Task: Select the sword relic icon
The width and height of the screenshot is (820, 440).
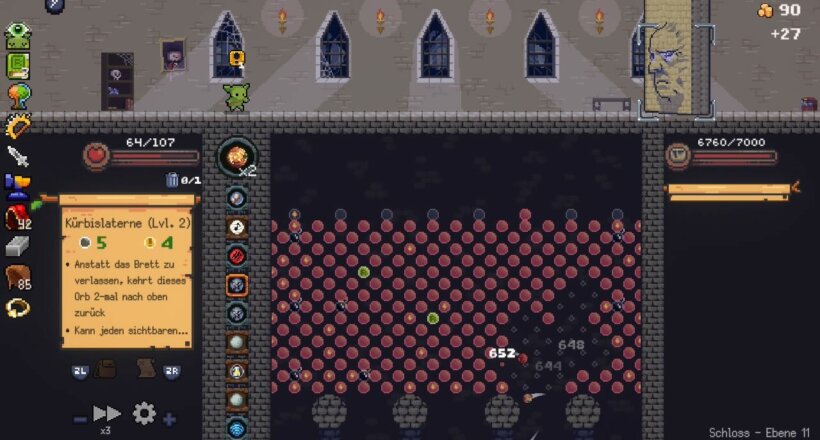Action: pyautogui.click(x=17, y=155)
